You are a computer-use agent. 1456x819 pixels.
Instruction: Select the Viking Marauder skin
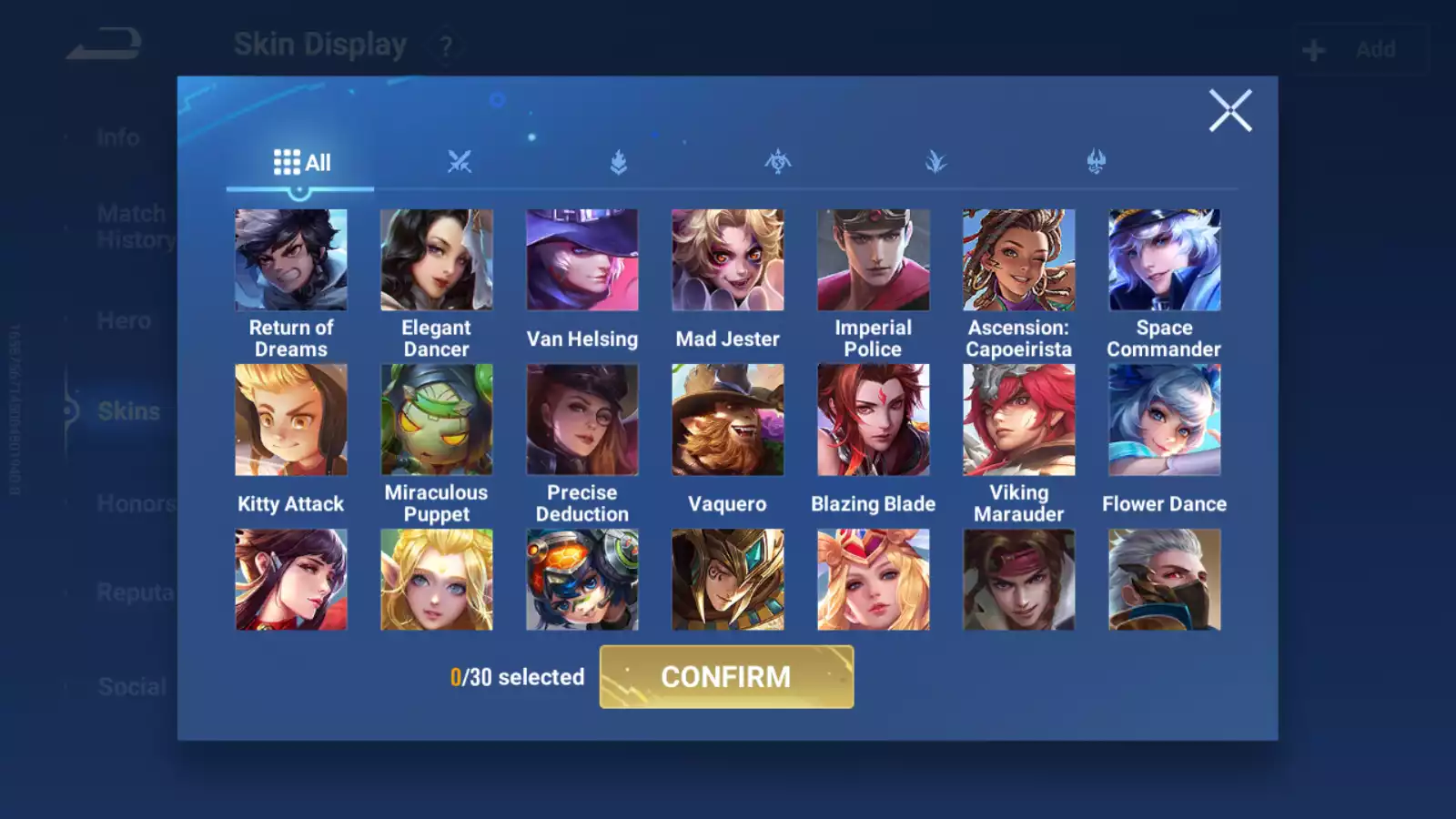point(1018,419)
